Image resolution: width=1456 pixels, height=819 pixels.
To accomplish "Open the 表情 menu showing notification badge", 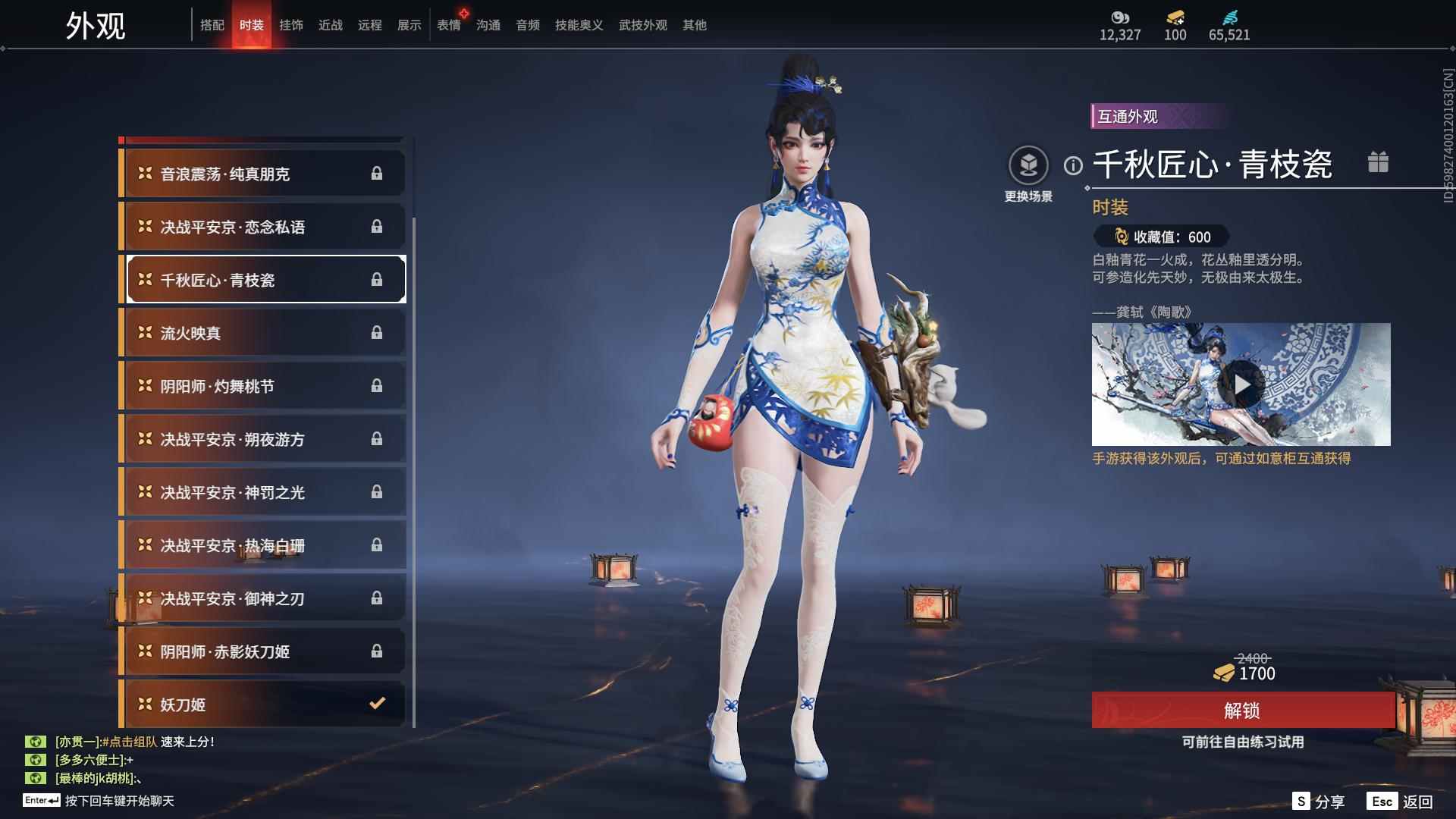I will point(447,24).
